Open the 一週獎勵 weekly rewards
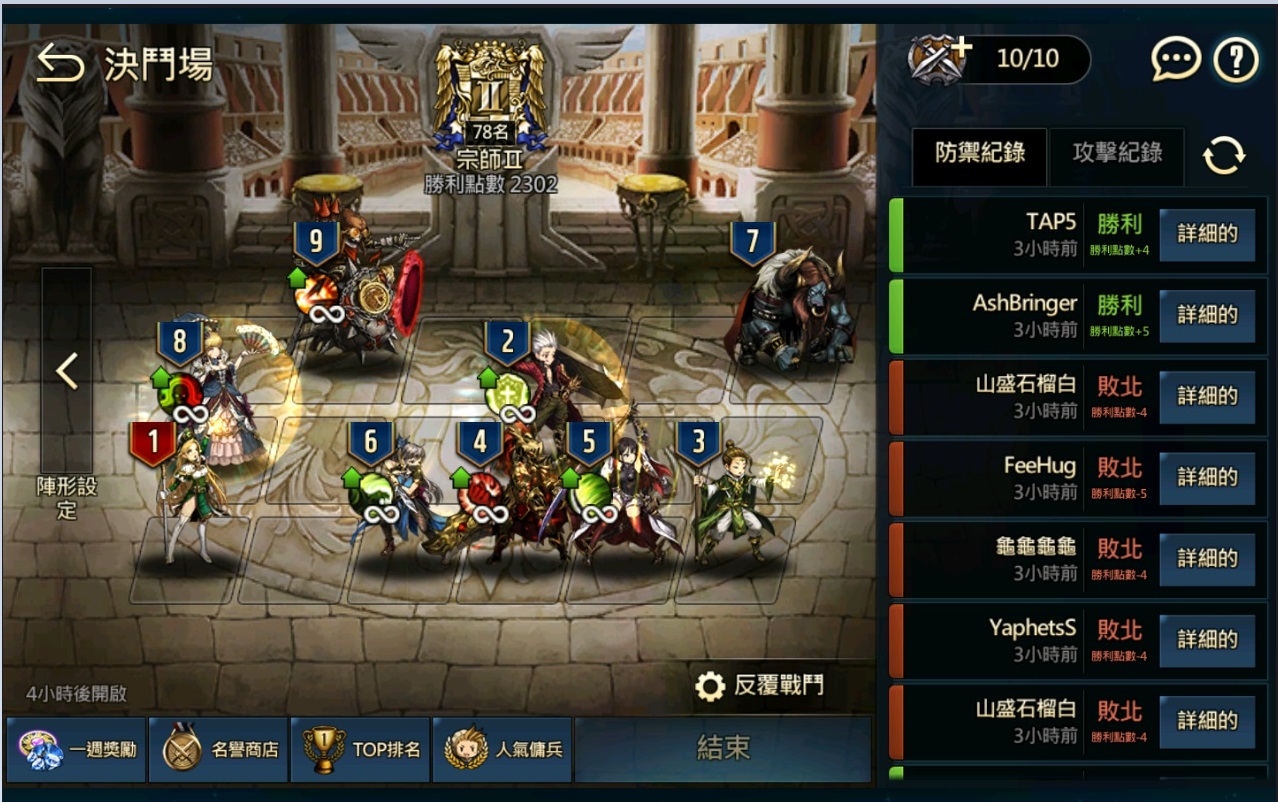Image resolution: width=1278 pixels, height=802 pixels. click(x=76, y=749)
